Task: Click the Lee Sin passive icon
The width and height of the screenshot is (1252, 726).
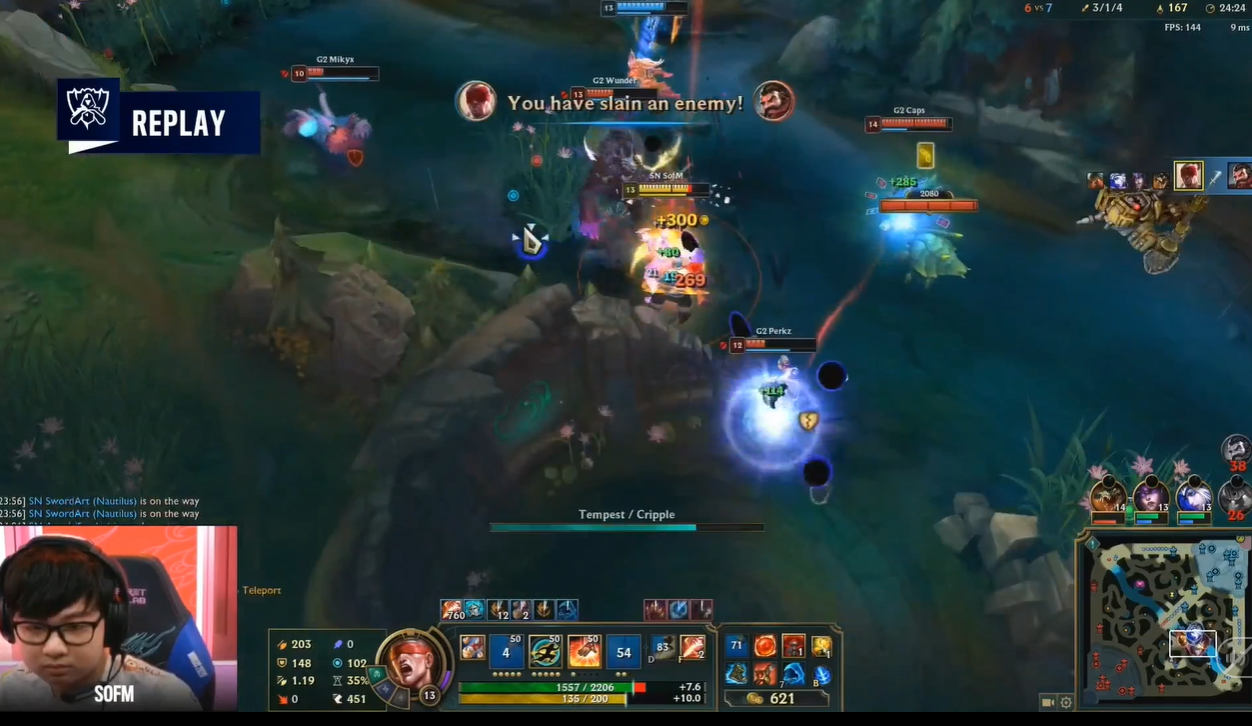Action: tap(473, 648)
